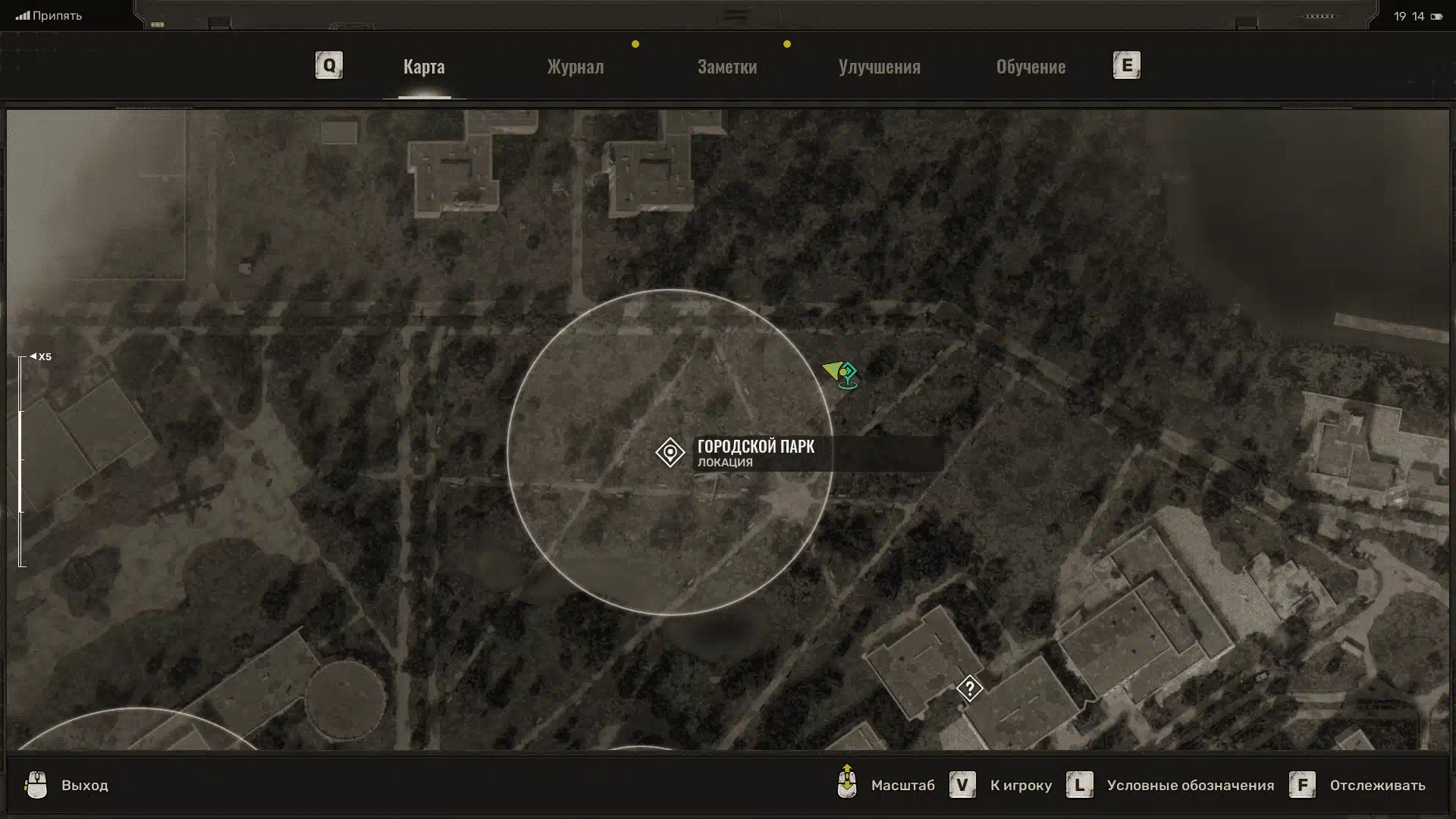The image size is (1456, 819).
Task: Switch to the Улучшения tab
Action: [x=879, y=67]
